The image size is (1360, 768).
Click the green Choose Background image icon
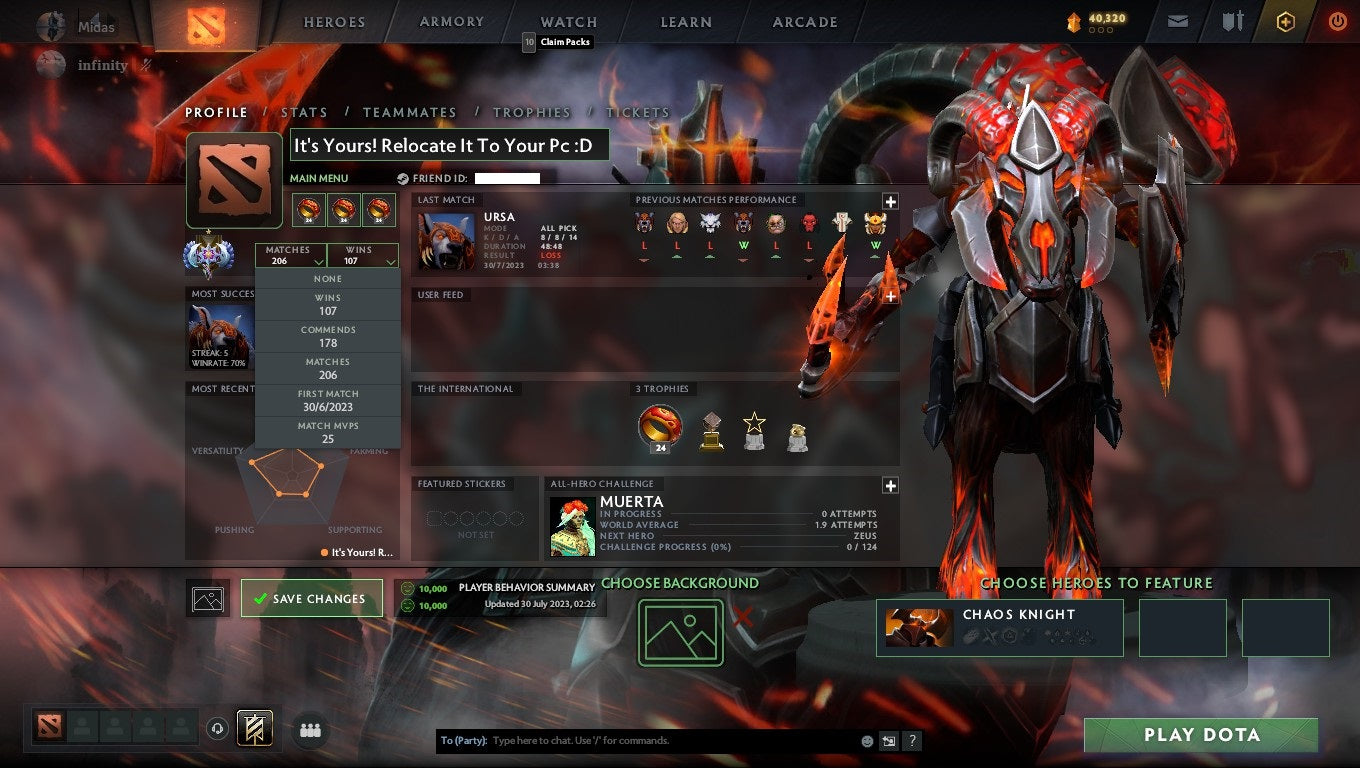point(681,632)
